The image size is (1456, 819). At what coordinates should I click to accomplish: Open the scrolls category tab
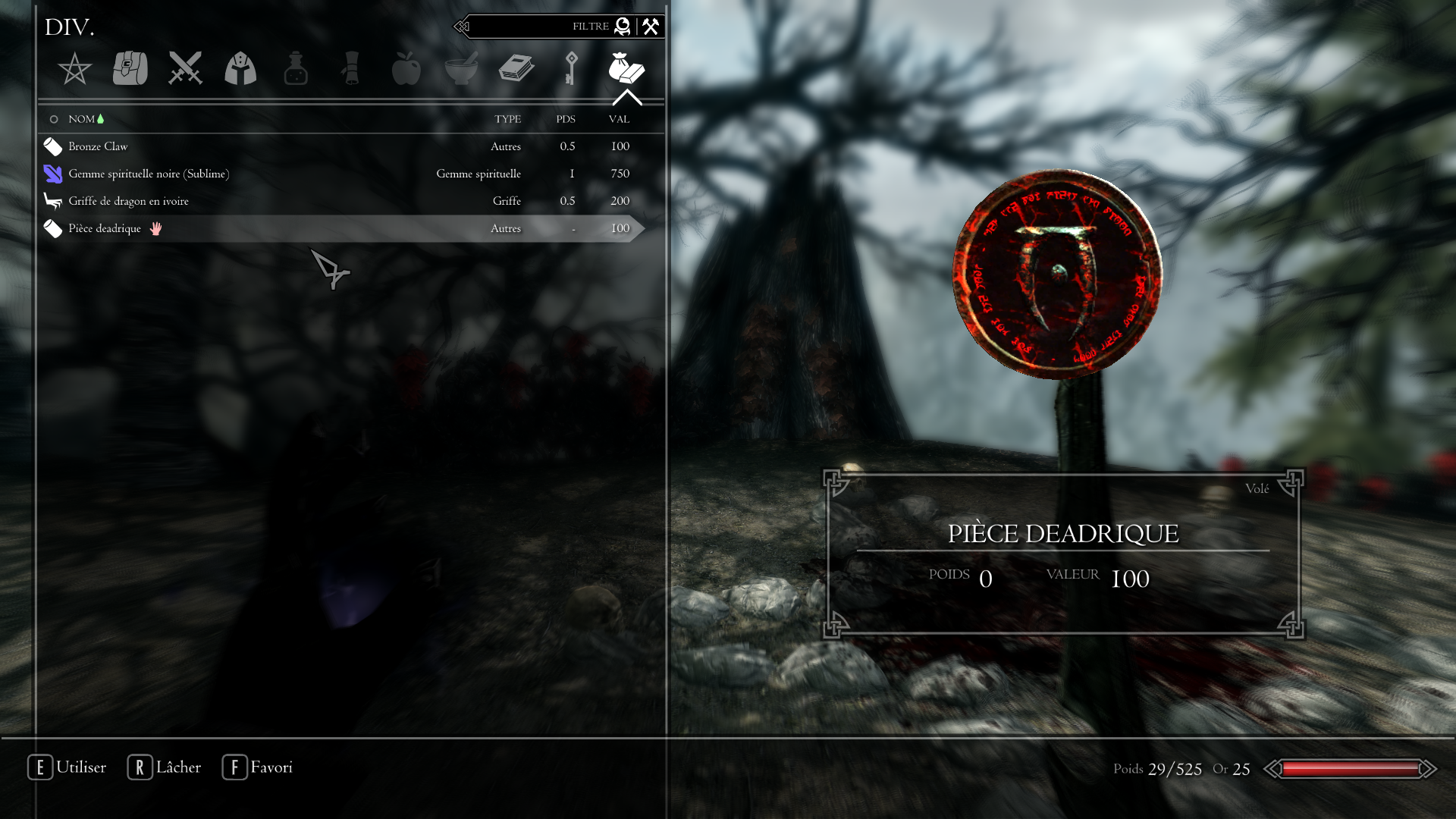[351, 68]
